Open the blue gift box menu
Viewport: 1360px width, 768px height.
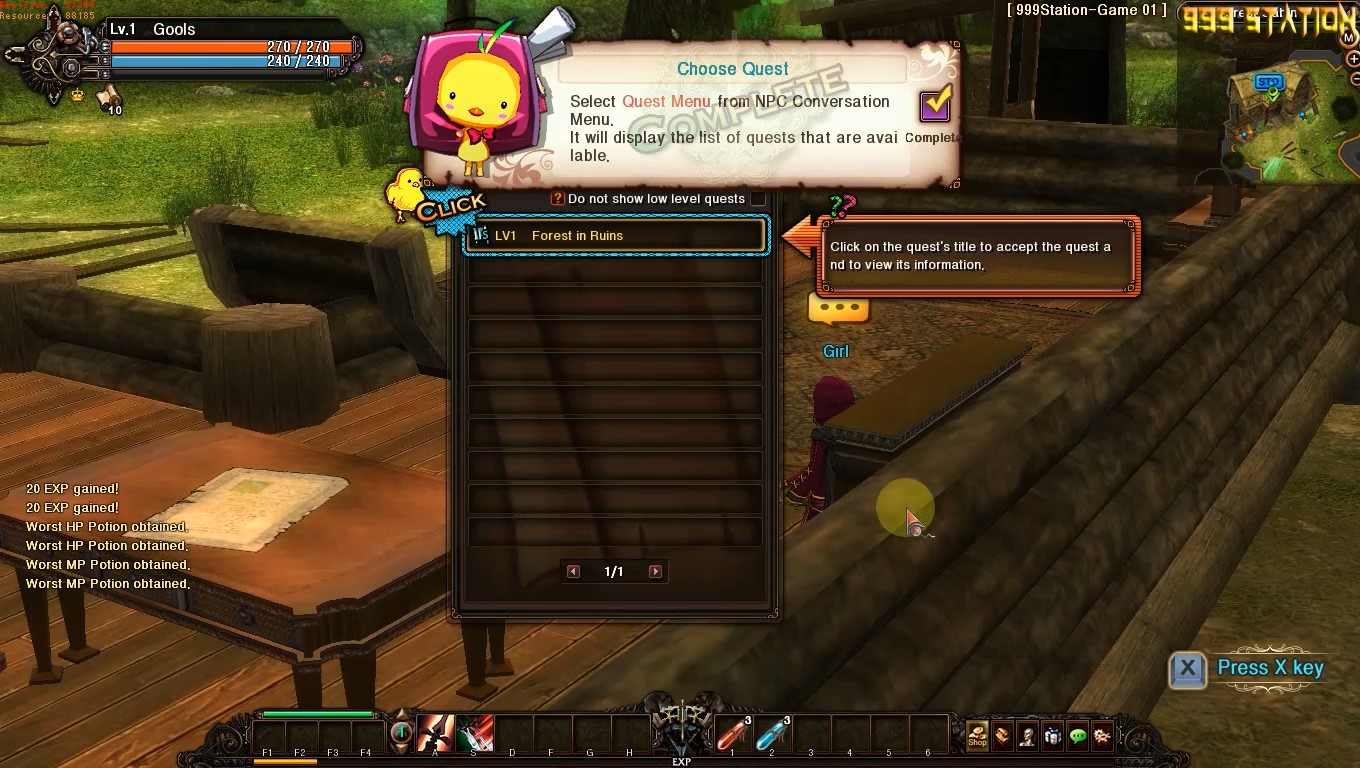[x=1052, y=736]
